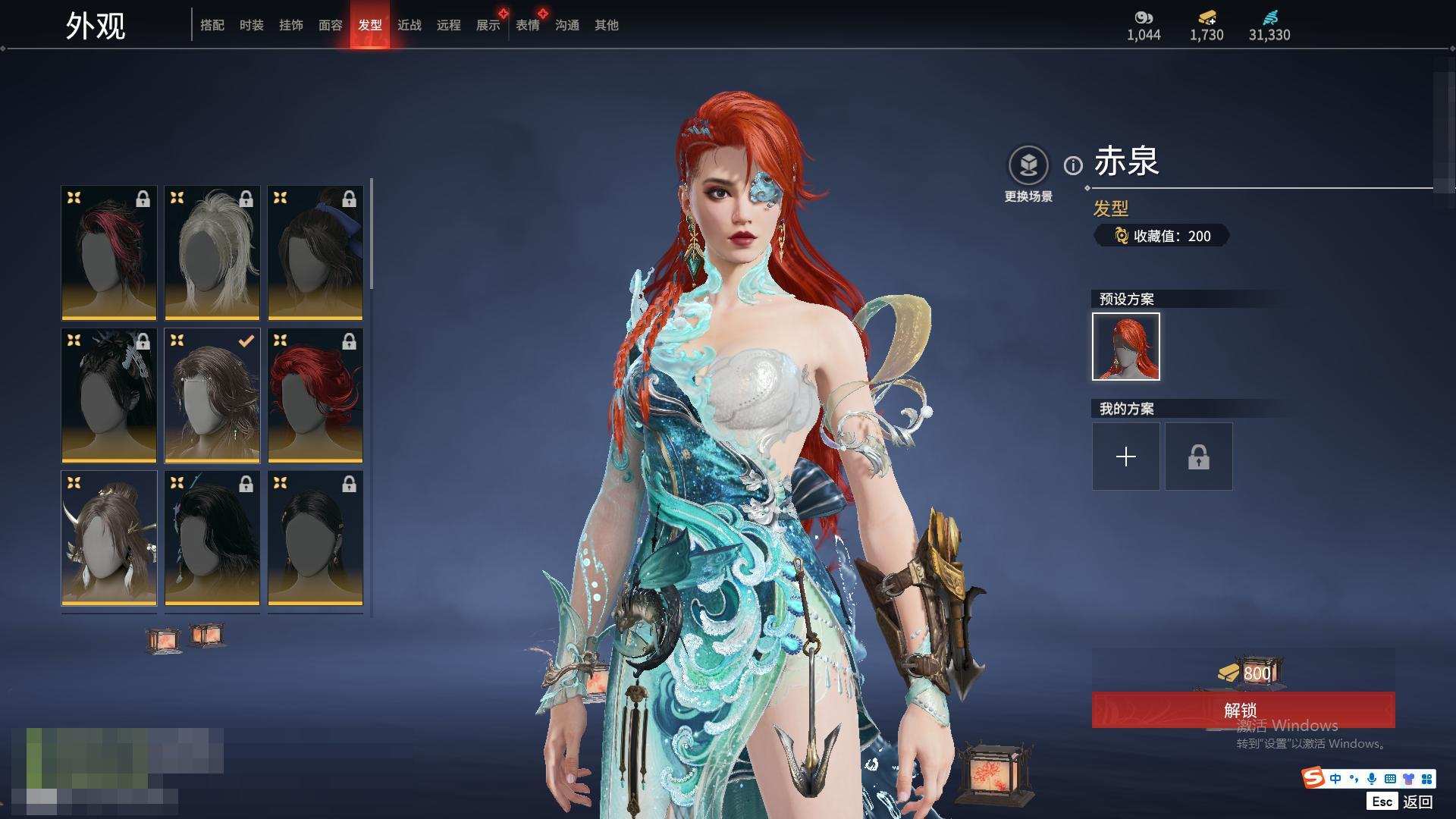This screenshot has width=1456, height=819.
Task: Click the 更换场景 change scene icon
Action: (1028, 165)
